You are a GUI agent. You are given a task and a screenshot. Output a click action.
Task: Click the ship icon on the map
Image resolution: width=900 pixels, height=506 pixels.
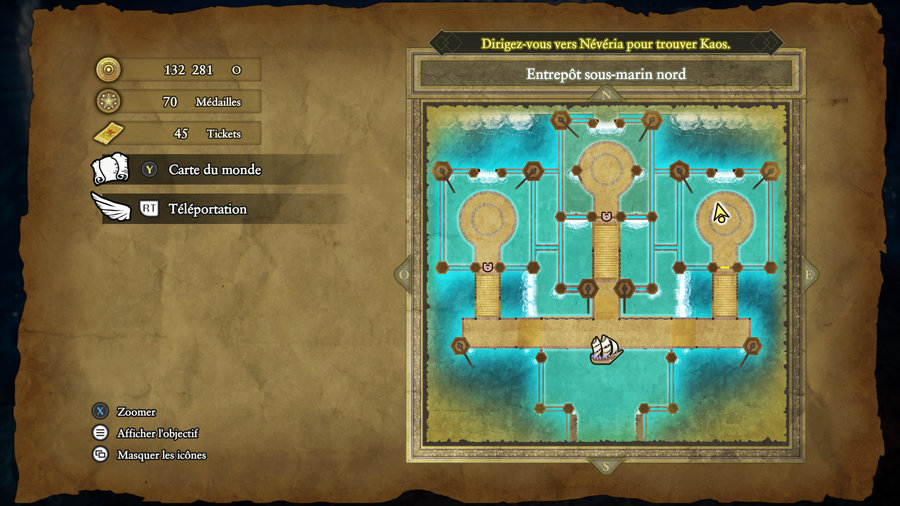[x=605, y=349]
